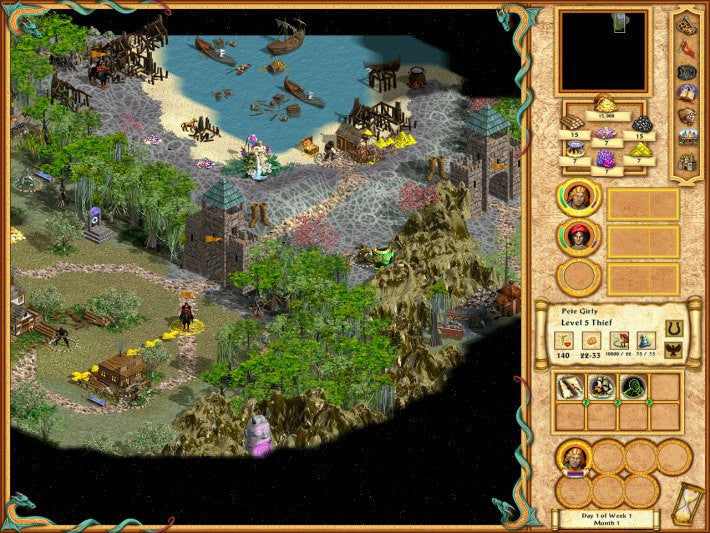Click the minimap
This screenshot has height=533, width=710.
pyautogui.click(x=603, y=51)
